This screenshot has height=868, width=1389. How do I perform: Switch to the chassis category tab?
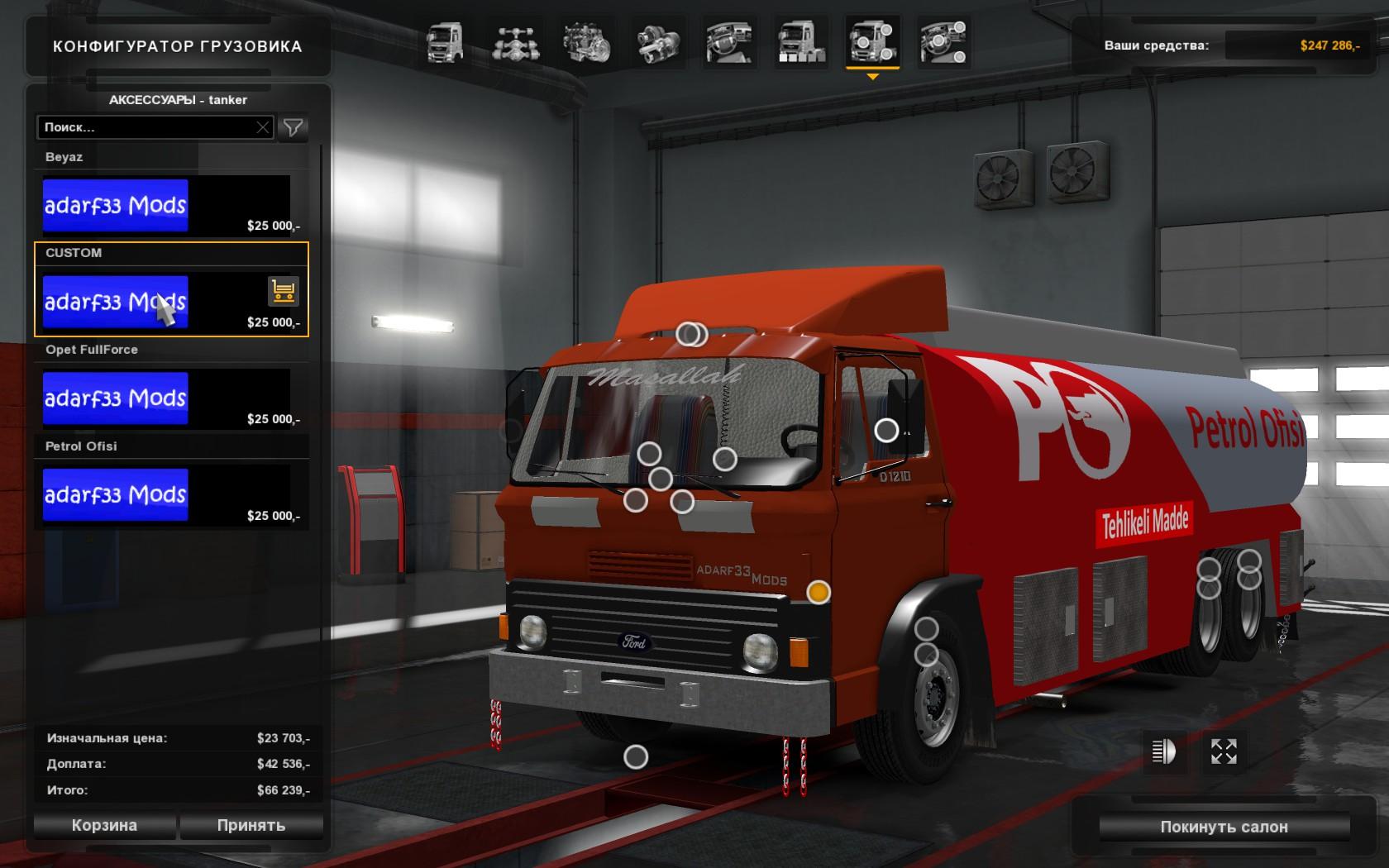click(x=515, y=43)
